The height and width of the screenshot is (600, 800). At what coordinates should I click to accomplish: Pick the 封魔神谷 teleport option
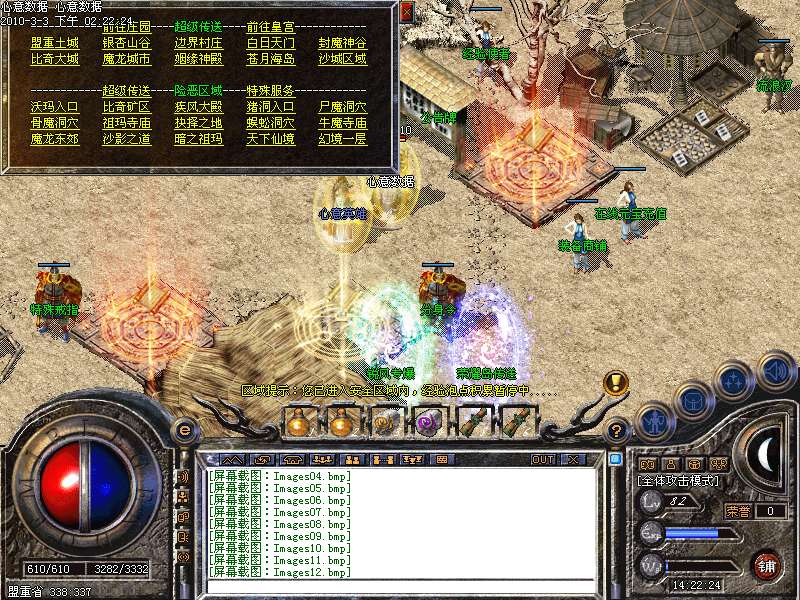(x=342, y=43)
